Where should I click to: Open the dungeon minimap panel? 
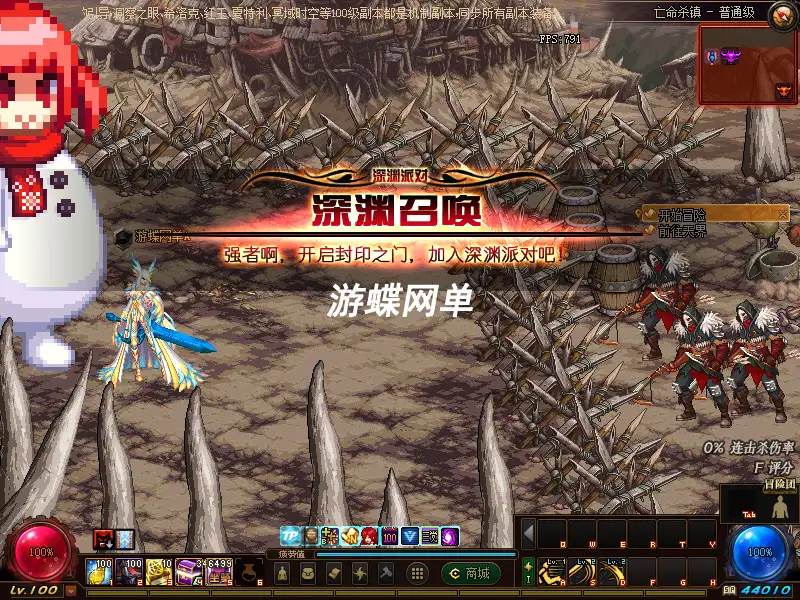pyautogui.click(x=747, y=66)
